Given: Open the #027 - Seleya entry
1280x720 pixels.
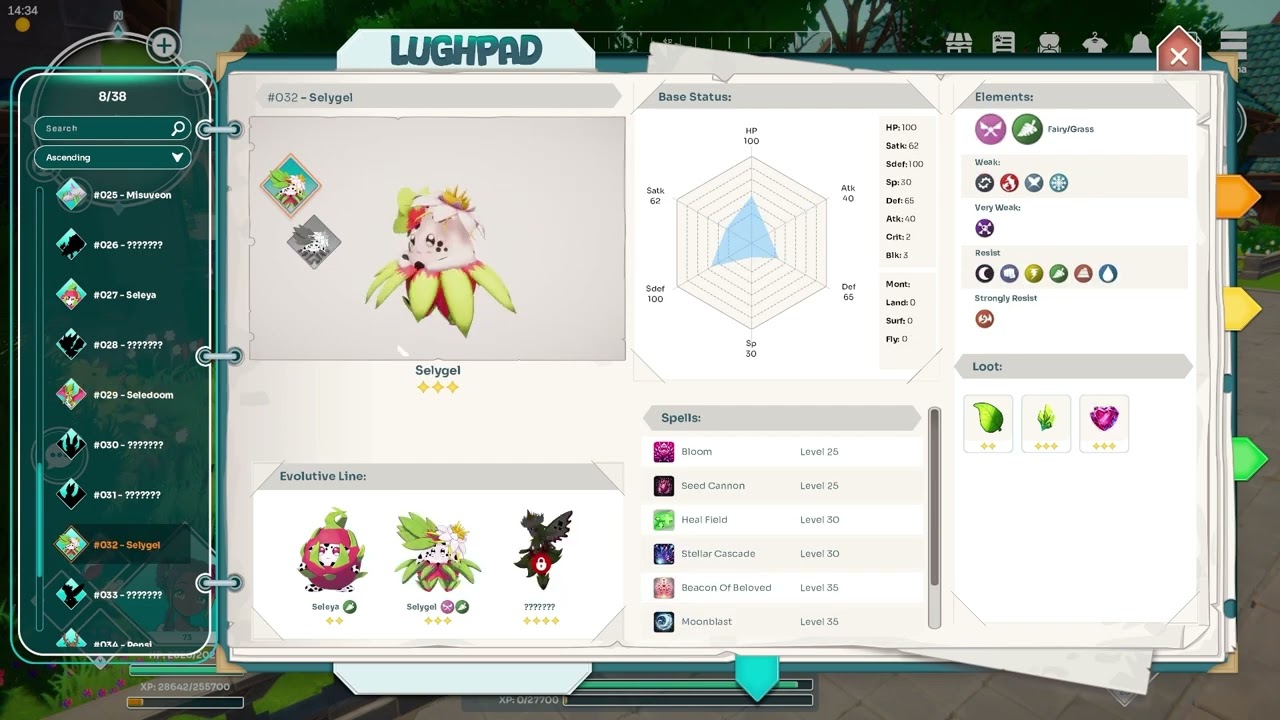Looking at the screenshot, I should pos(120,294).
